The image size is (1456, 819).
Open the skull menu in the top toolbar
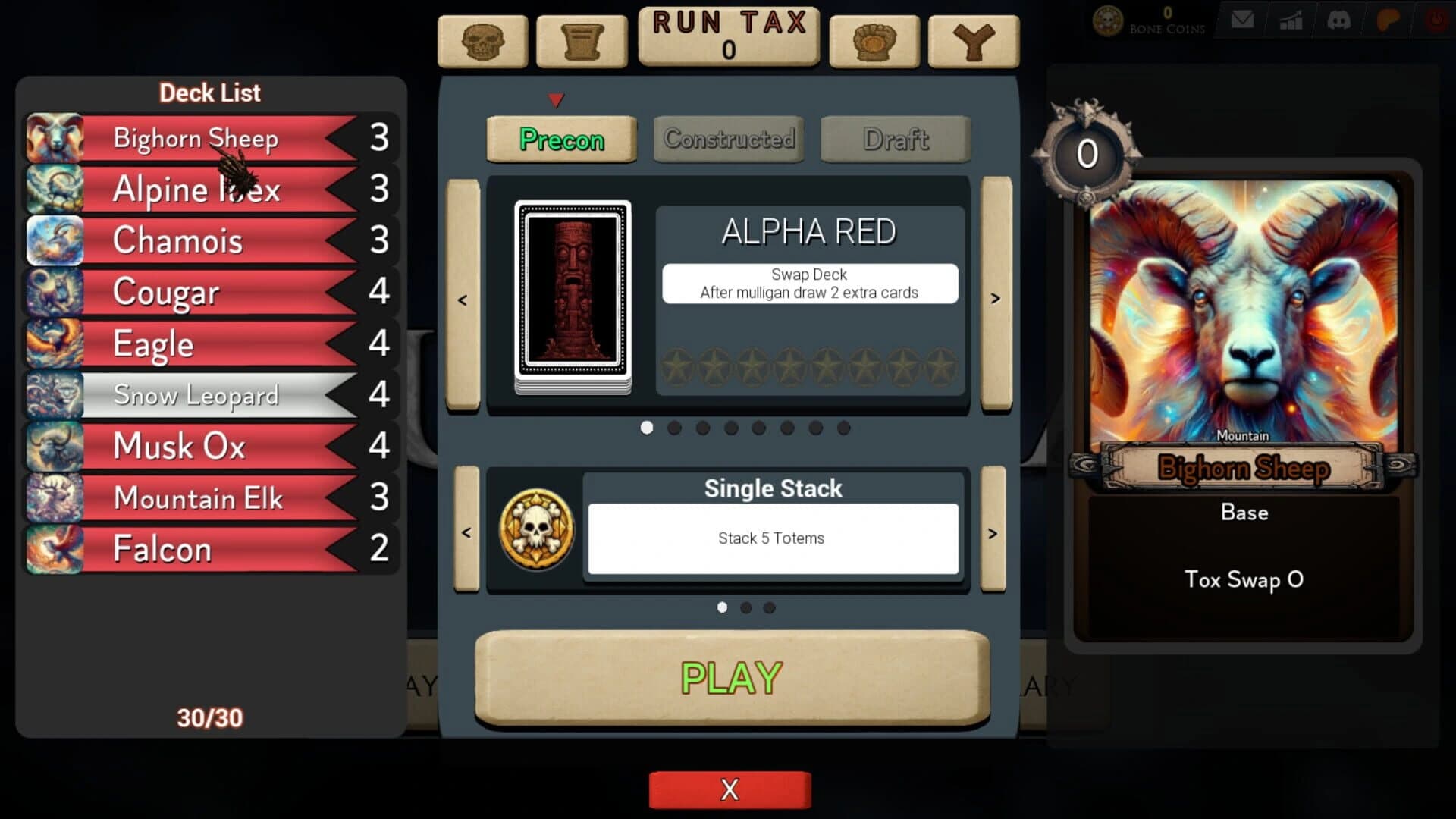coord(483,42)
